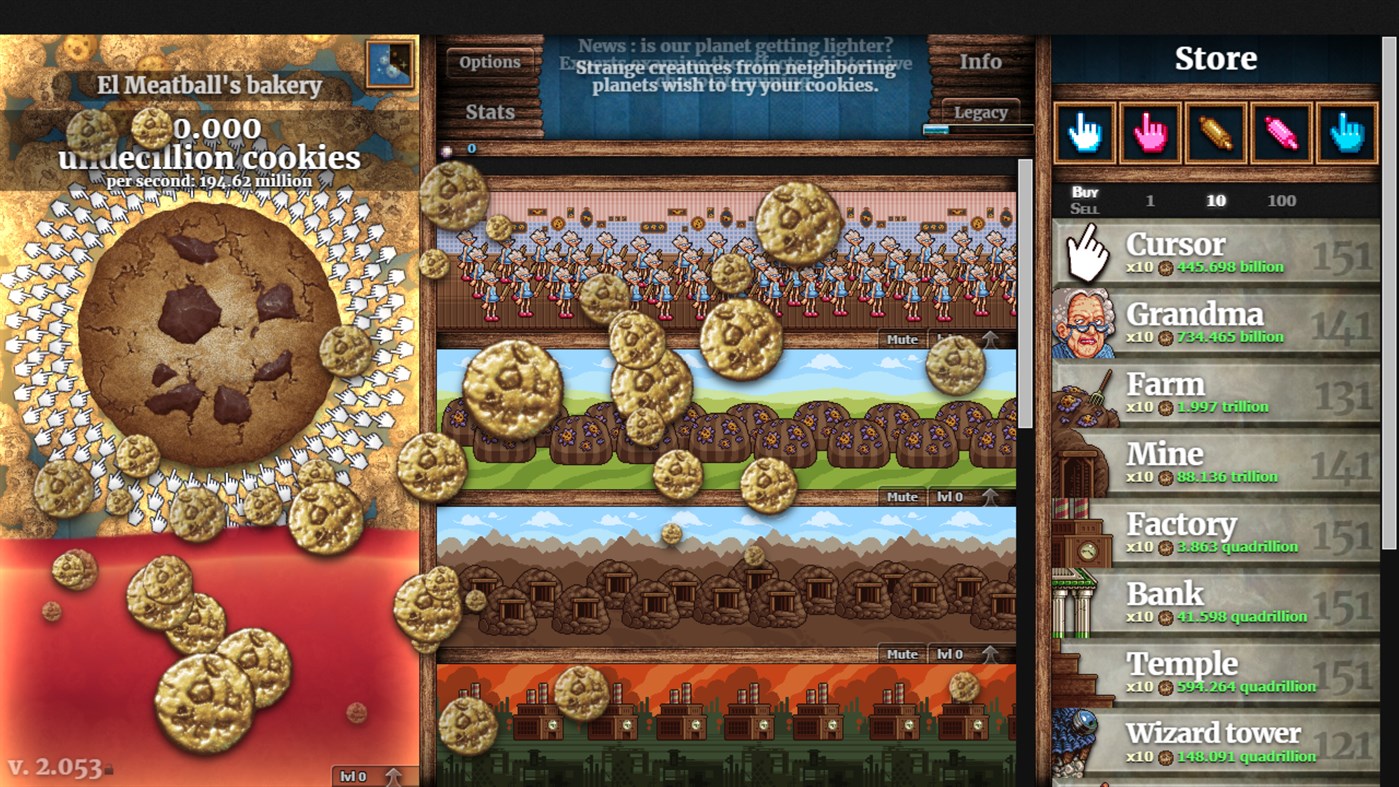
Task: Open the Legacy prestige screen
Action: (980, 112)
